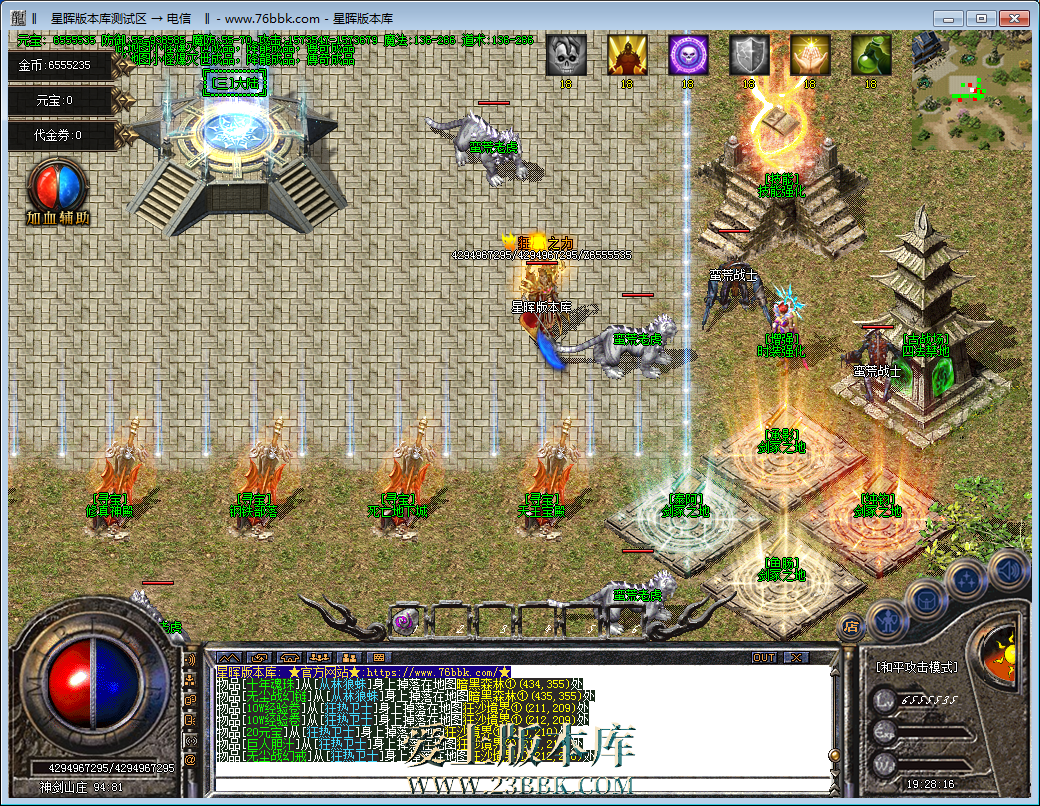Click the @ chat channel button

pos(190,760)
